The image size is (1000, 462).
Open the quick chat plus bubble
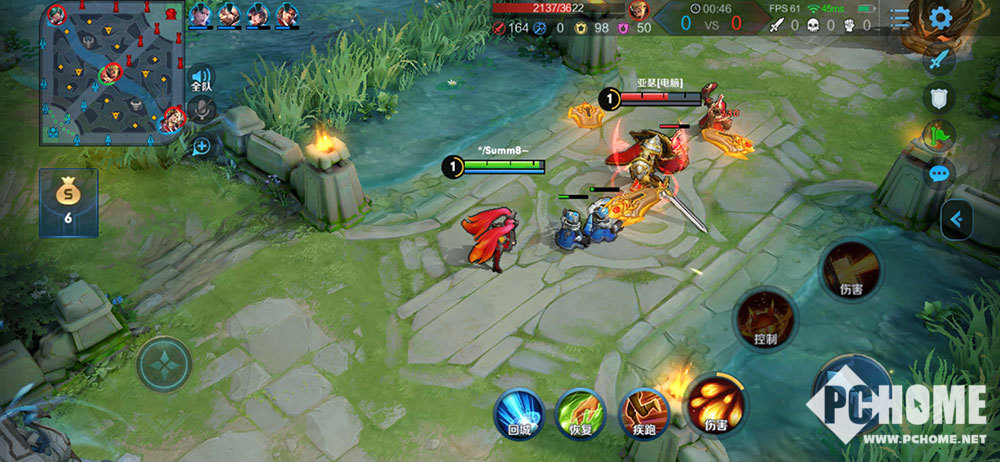pyautogui.click(x=202, y=146)
